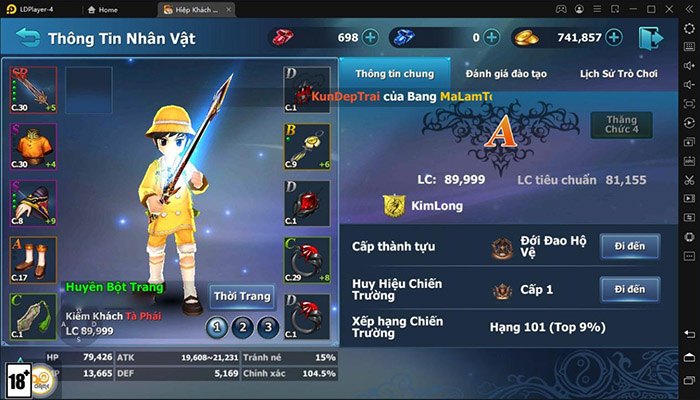Go to Cấp thành tựu via Đi đến

[629, 246]
